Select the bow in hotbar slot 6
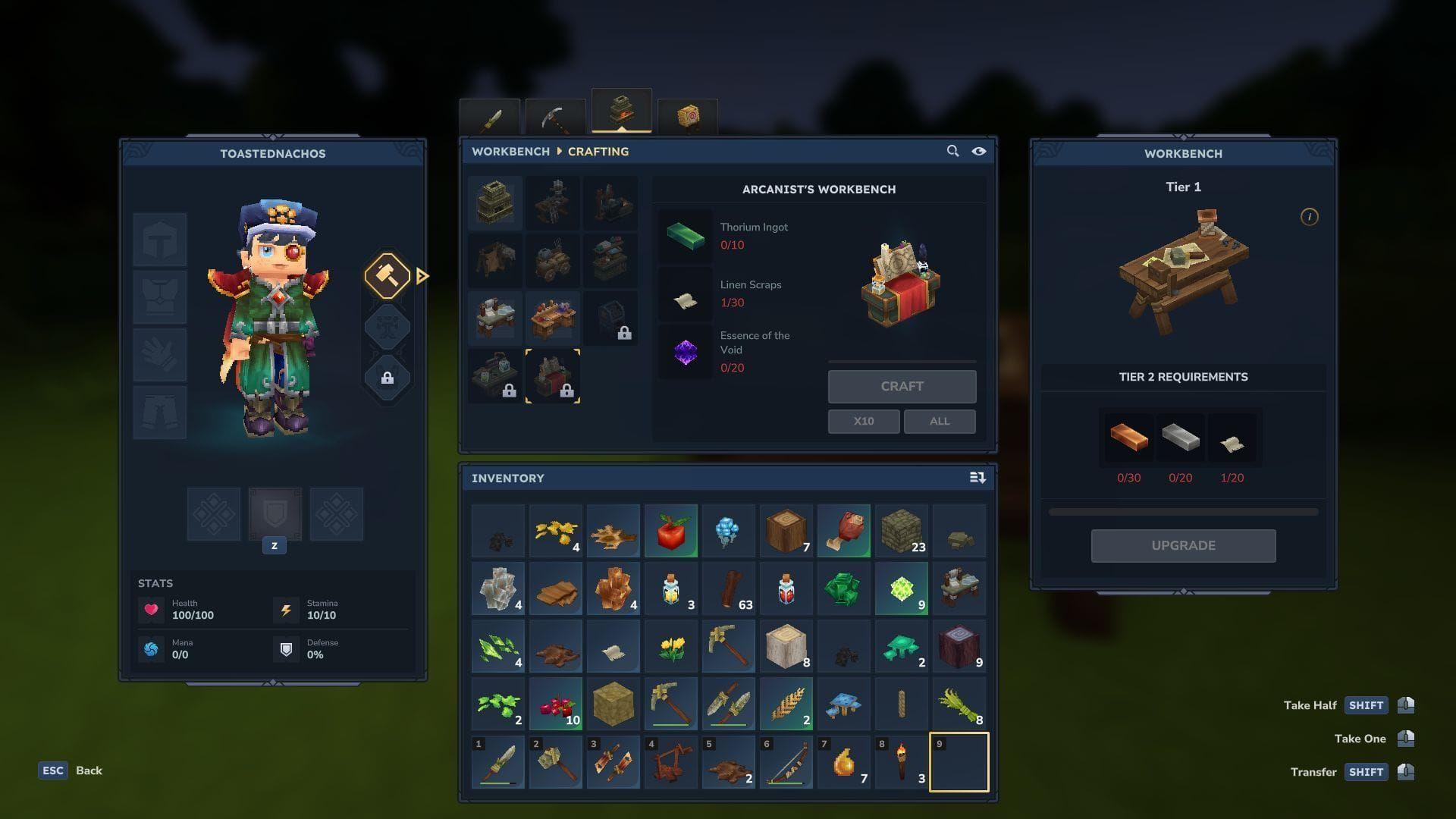The height and width of the screenshot is (819, 1456). point(786,762)
